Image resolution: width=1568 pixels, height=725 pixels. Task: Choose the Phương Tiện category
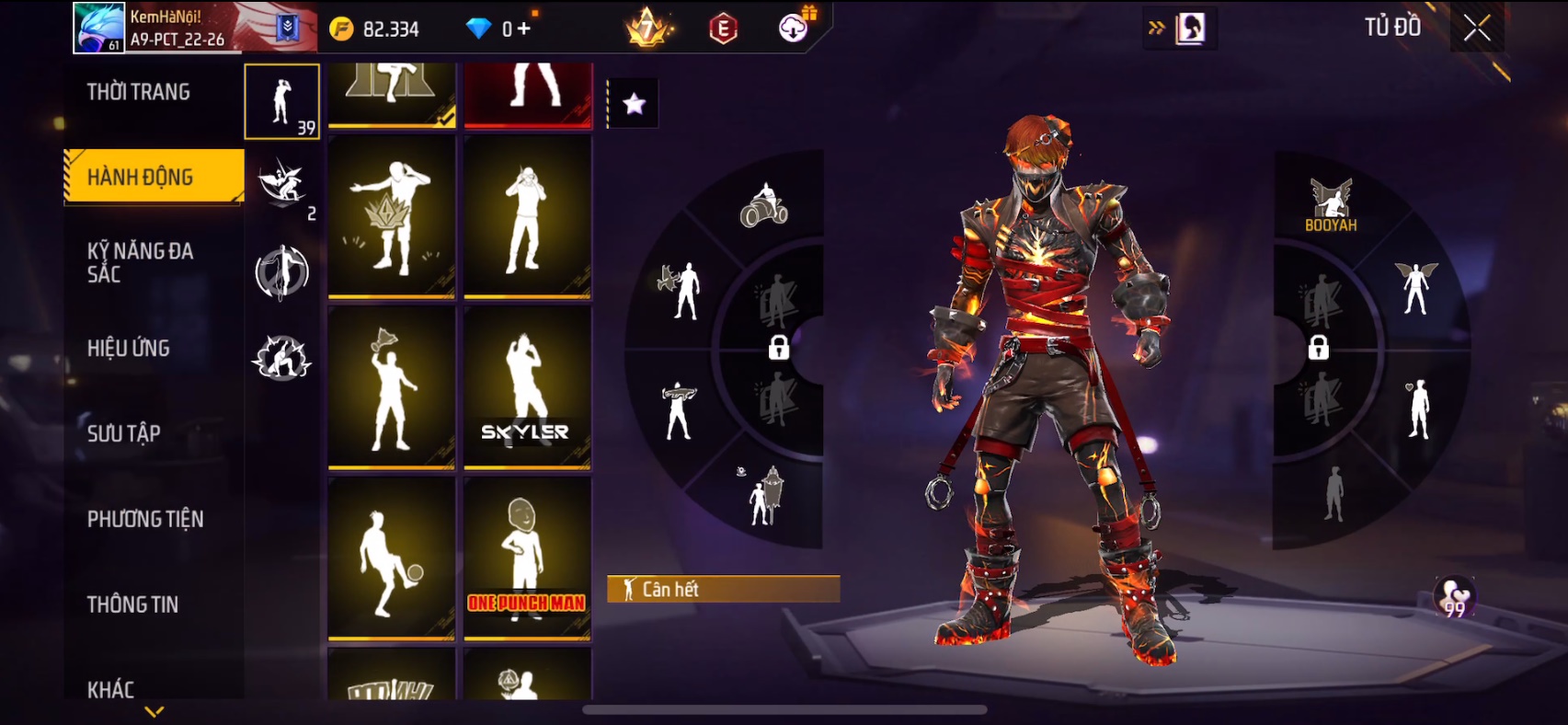coord(145,519)
